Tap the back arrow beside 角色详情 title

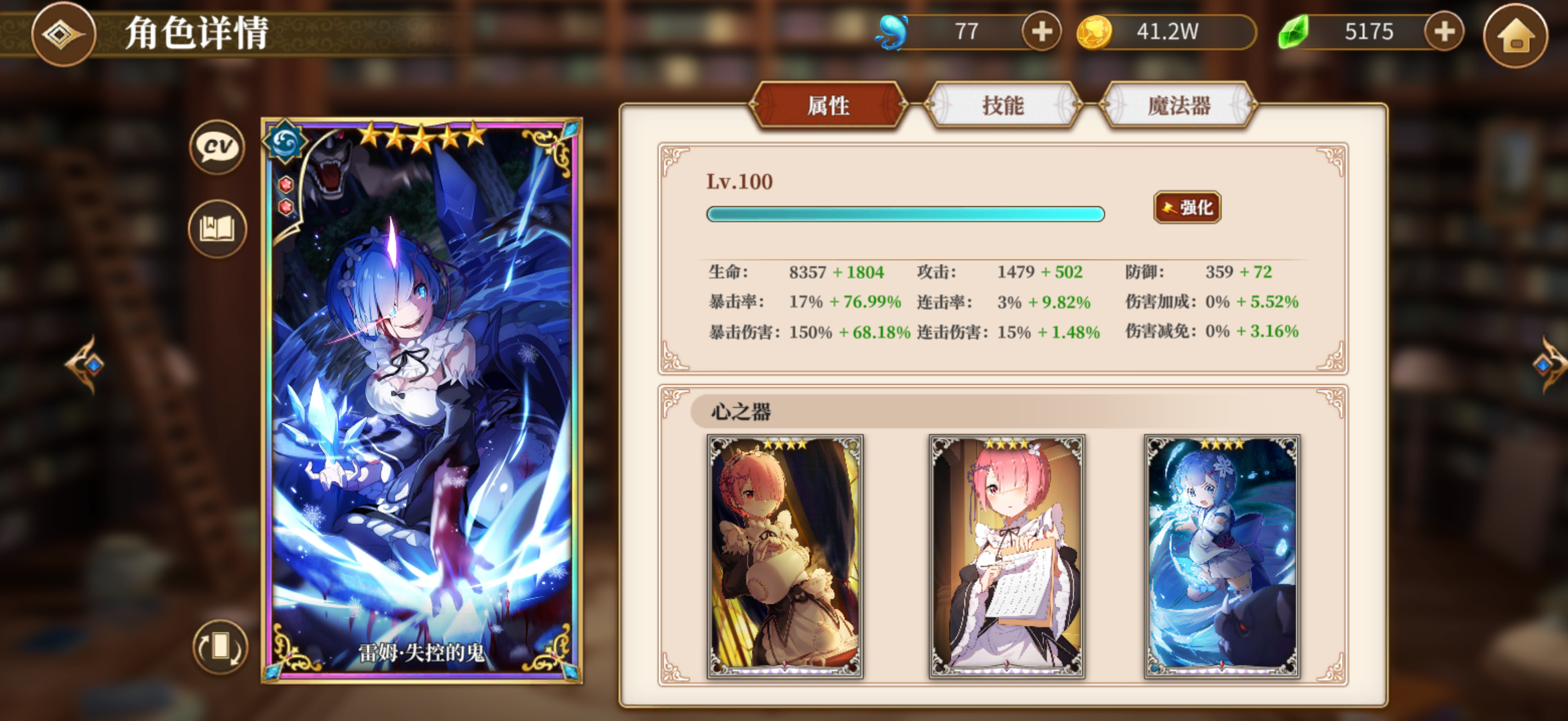63,35
